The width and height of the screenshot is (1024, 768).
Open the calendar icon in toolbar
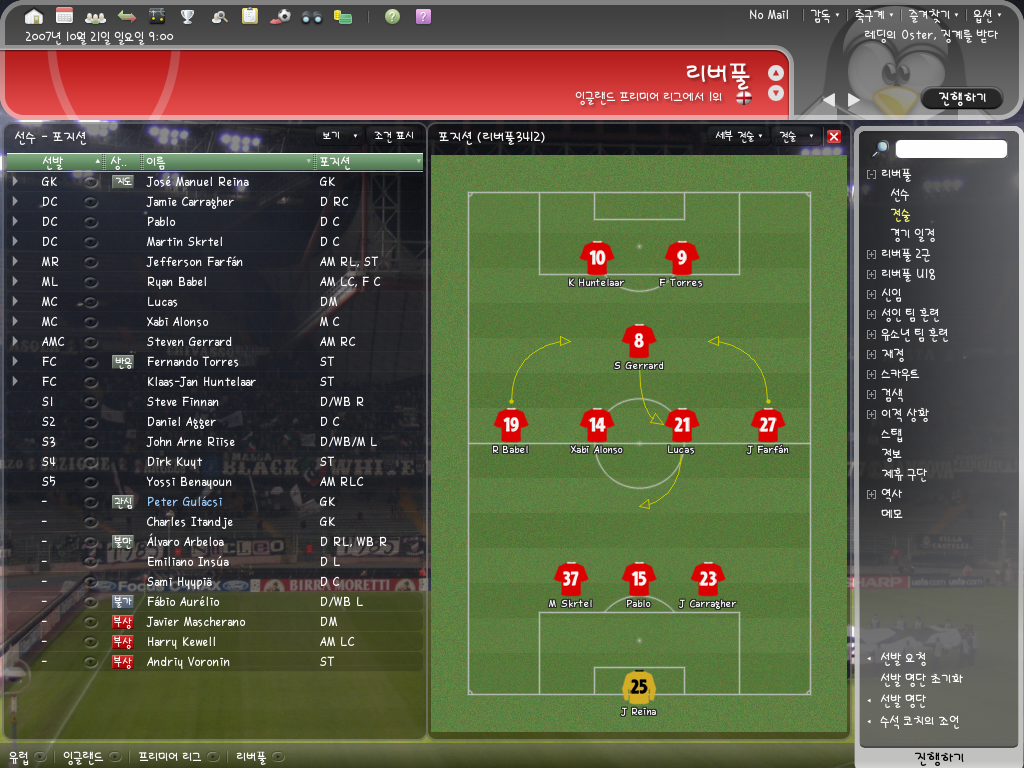tap(64, 16)
